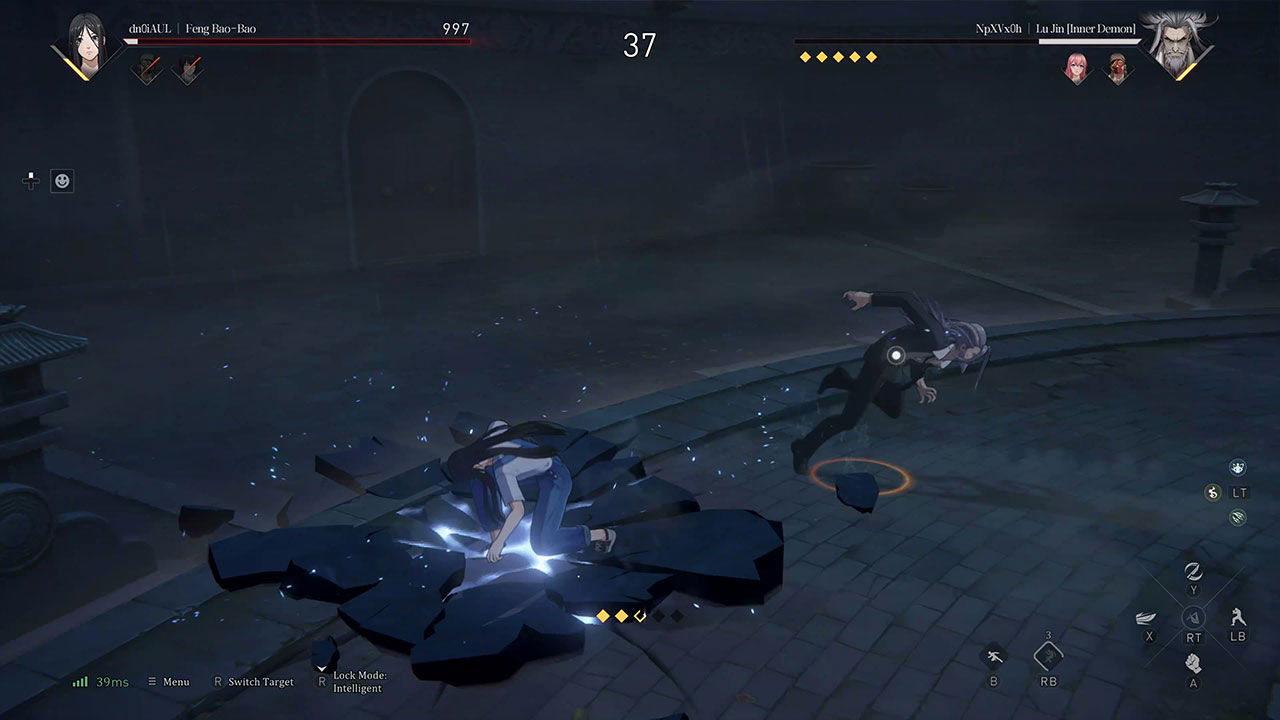Use the claw slash skill icon
1280x720 pixels.
pyautogui.click(x=1148, y=618)
